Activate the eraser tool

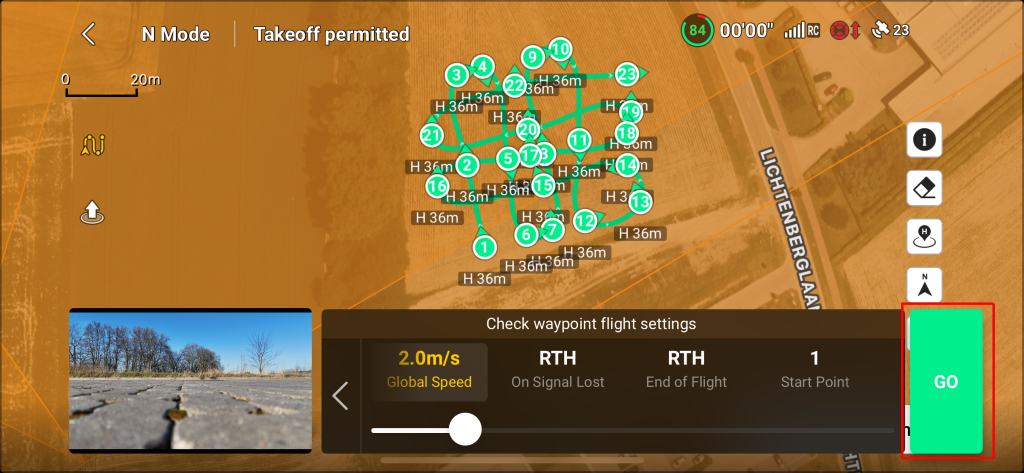click(925, 188)
